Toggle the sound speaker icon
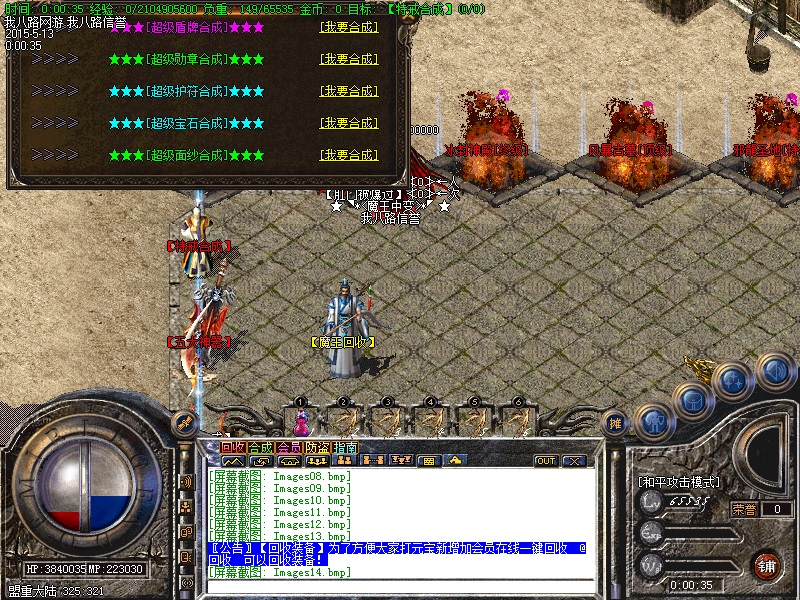Screen dimensions: 800x600 (x=774, y=370)
